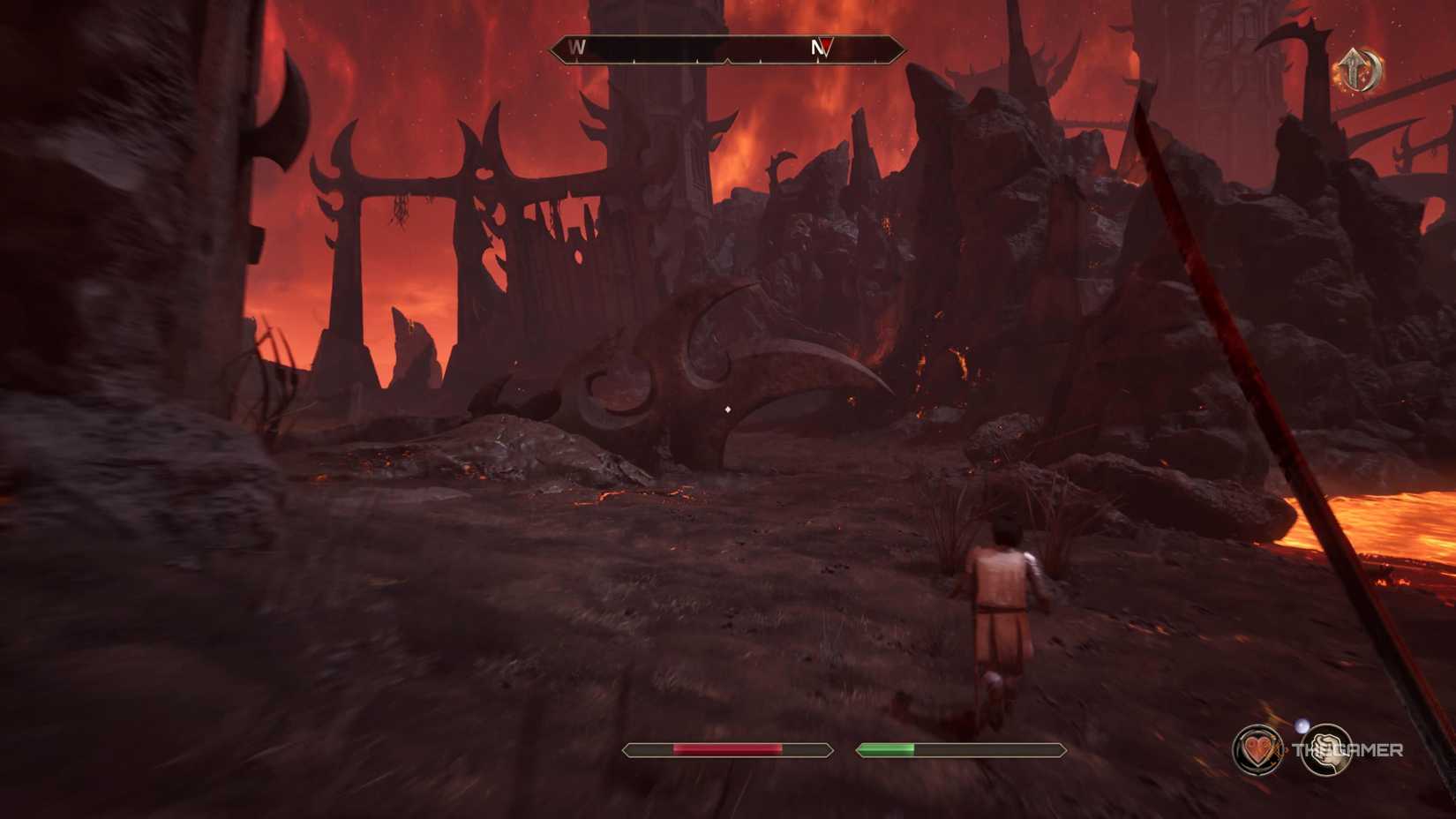Select the fist stamina icon
The height and width of the screenshot is (819, 1456).
(x=1327, y=751)
